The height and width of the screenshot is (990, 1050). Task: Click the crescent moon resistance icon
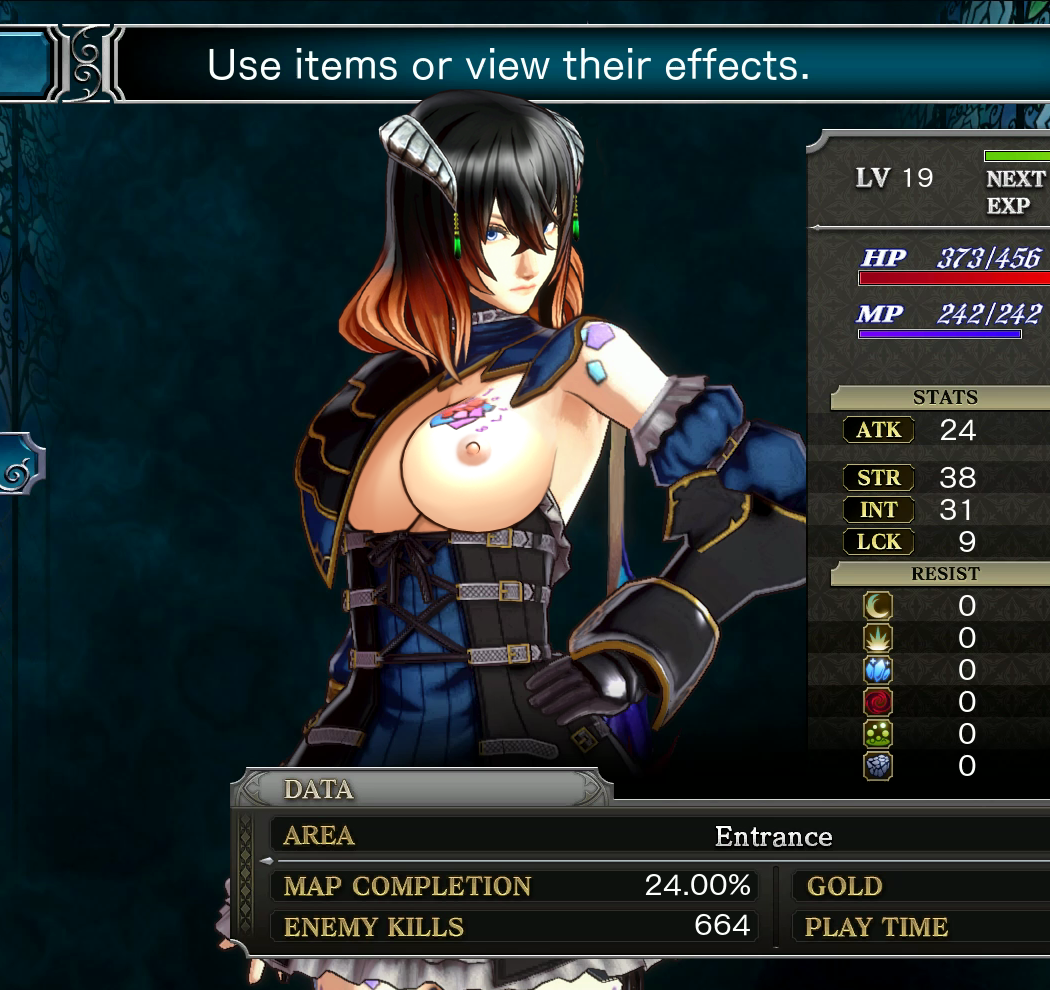click(x=878, y=606)
